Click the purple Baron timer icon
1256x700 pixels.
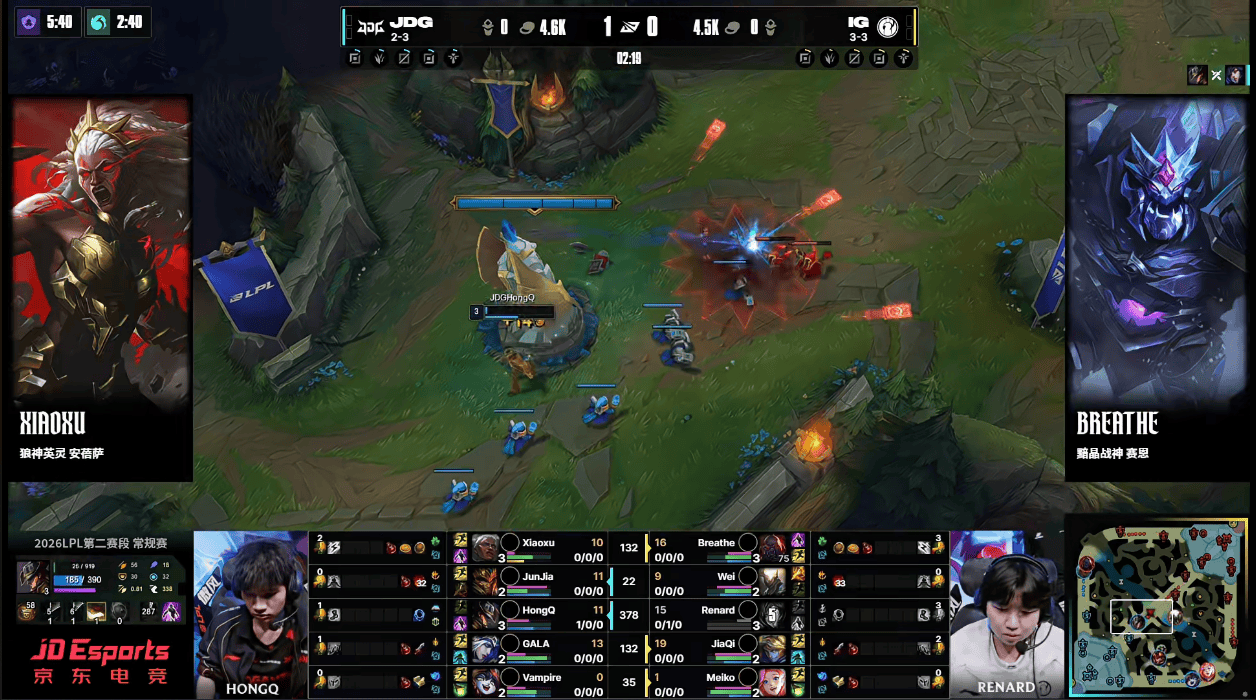pos(29,22)
